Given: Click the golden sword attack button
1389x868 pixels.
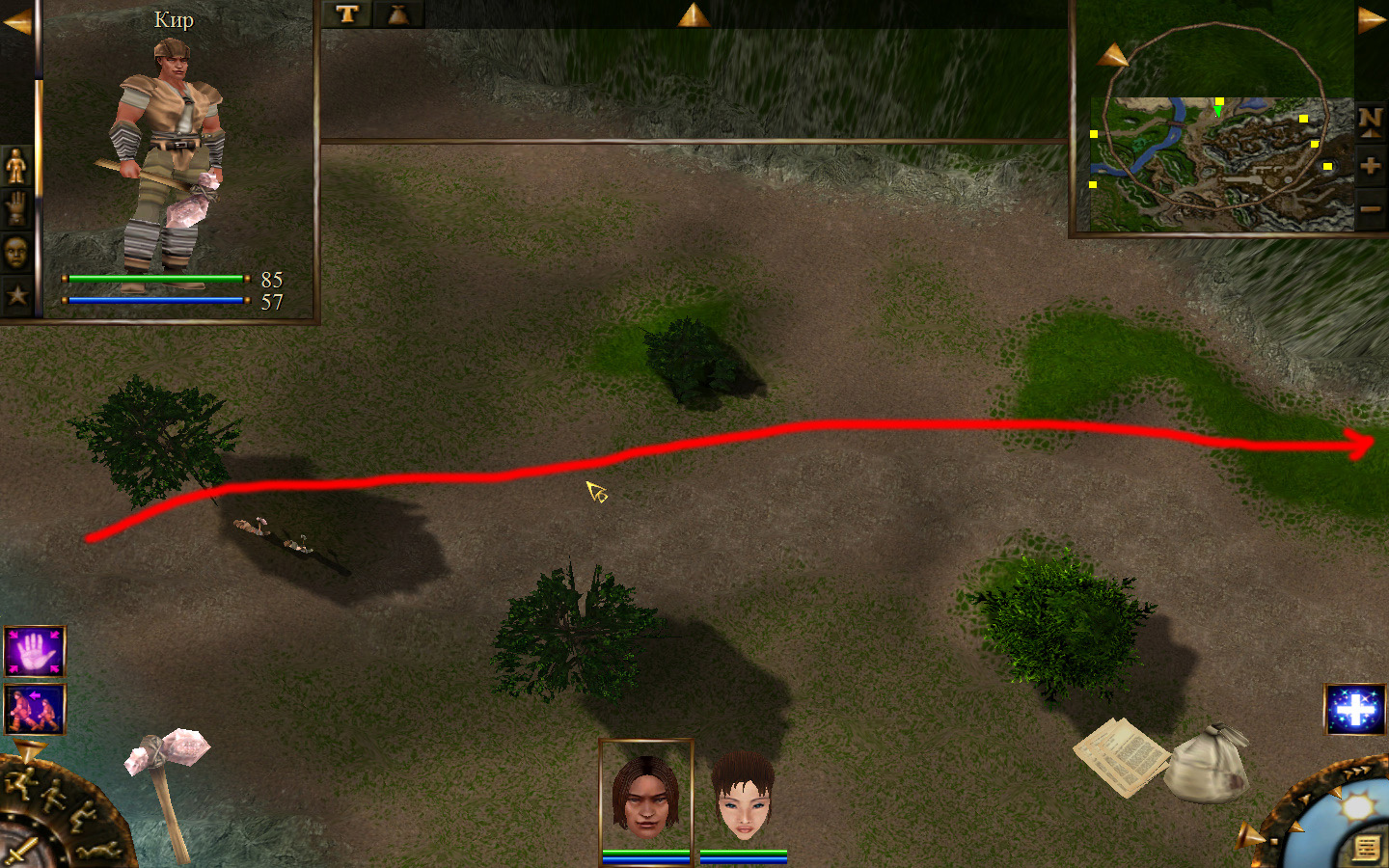Looking at the screenshot, I should point(19,853).
